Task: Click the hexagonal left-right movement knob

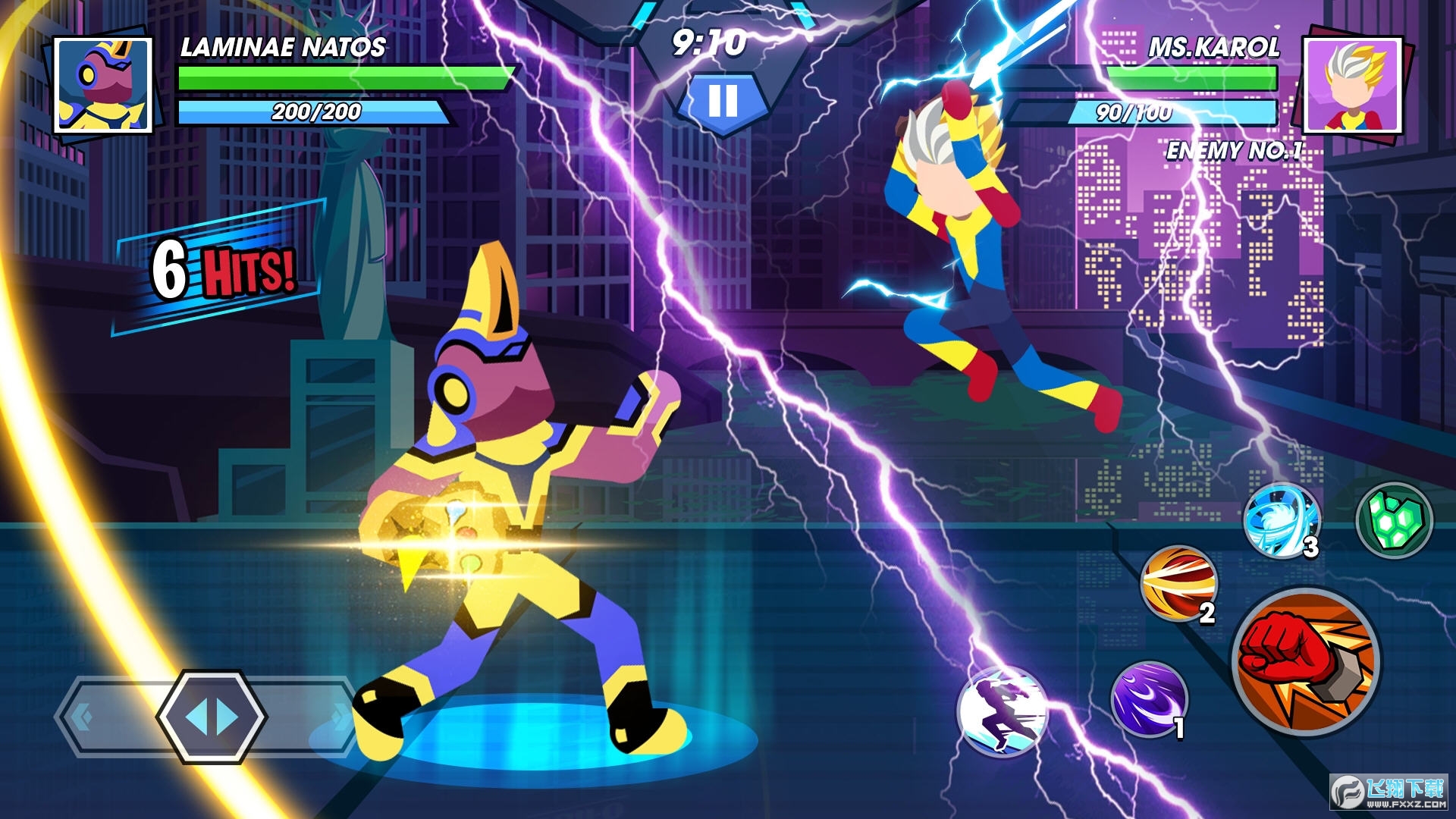Action: [212, 717]
